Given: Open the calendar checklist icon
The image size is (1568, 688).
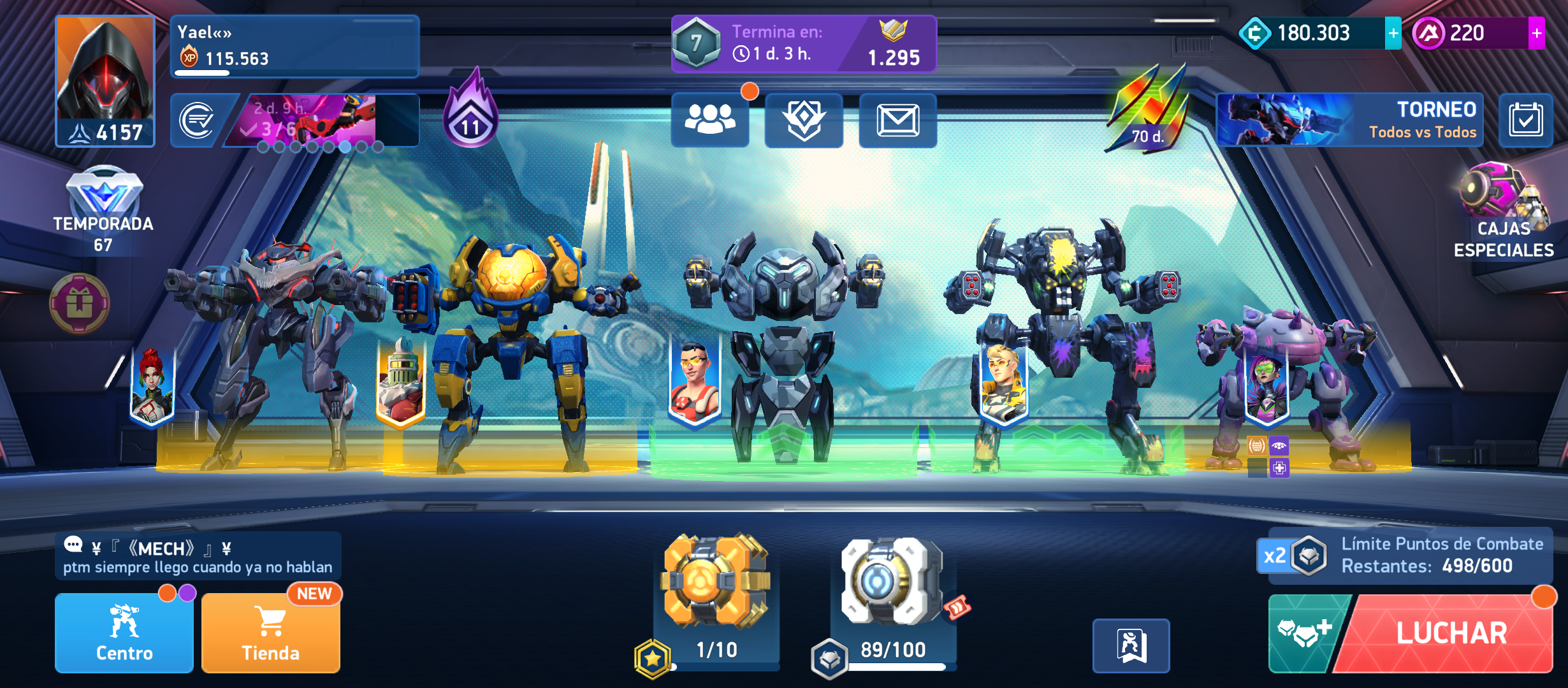Looking at the screenshot, I should point(1525,120).
